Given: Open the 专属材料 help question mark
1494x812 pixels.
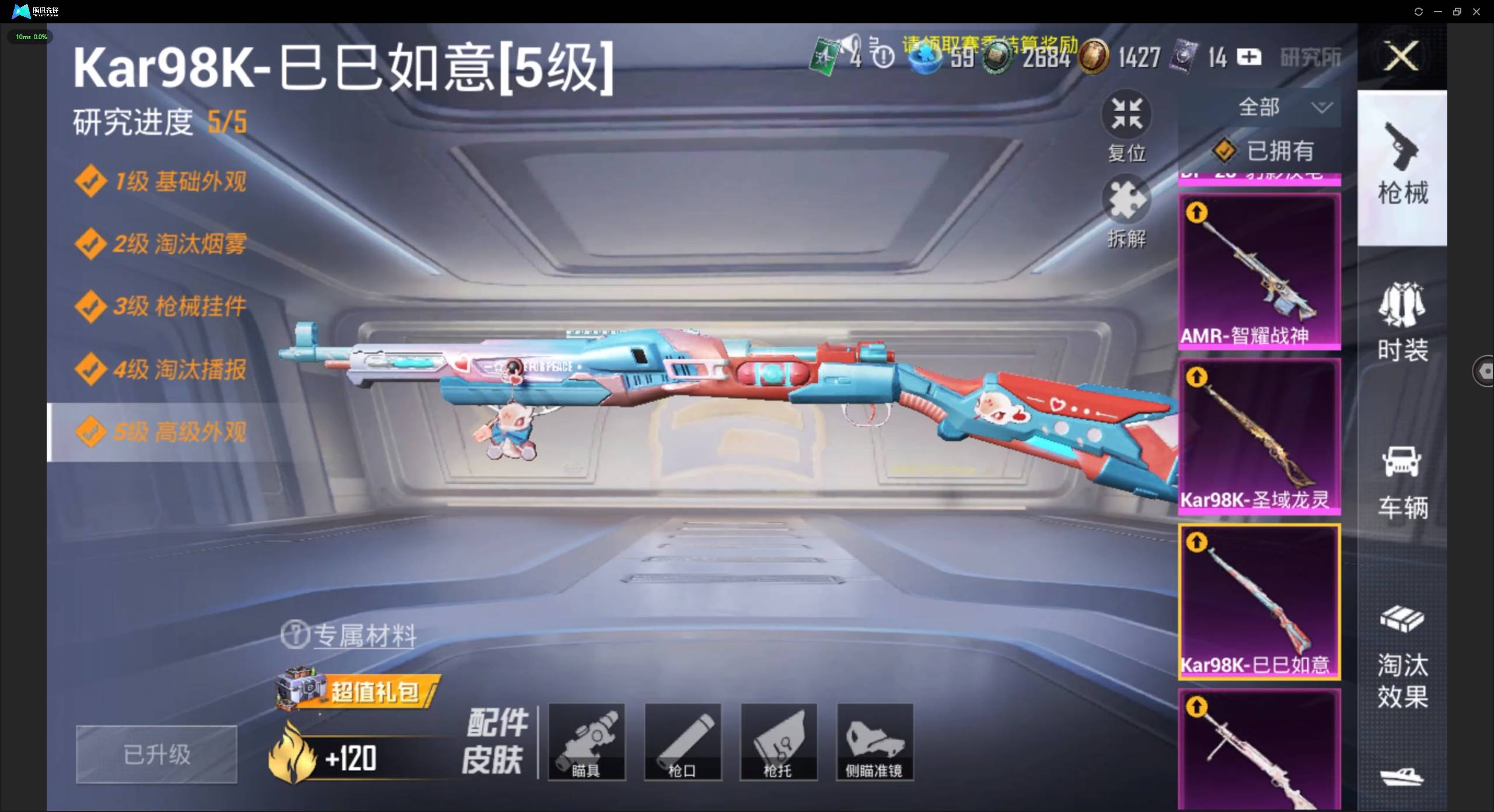Looking at the screenshot, I should [296, 635].
